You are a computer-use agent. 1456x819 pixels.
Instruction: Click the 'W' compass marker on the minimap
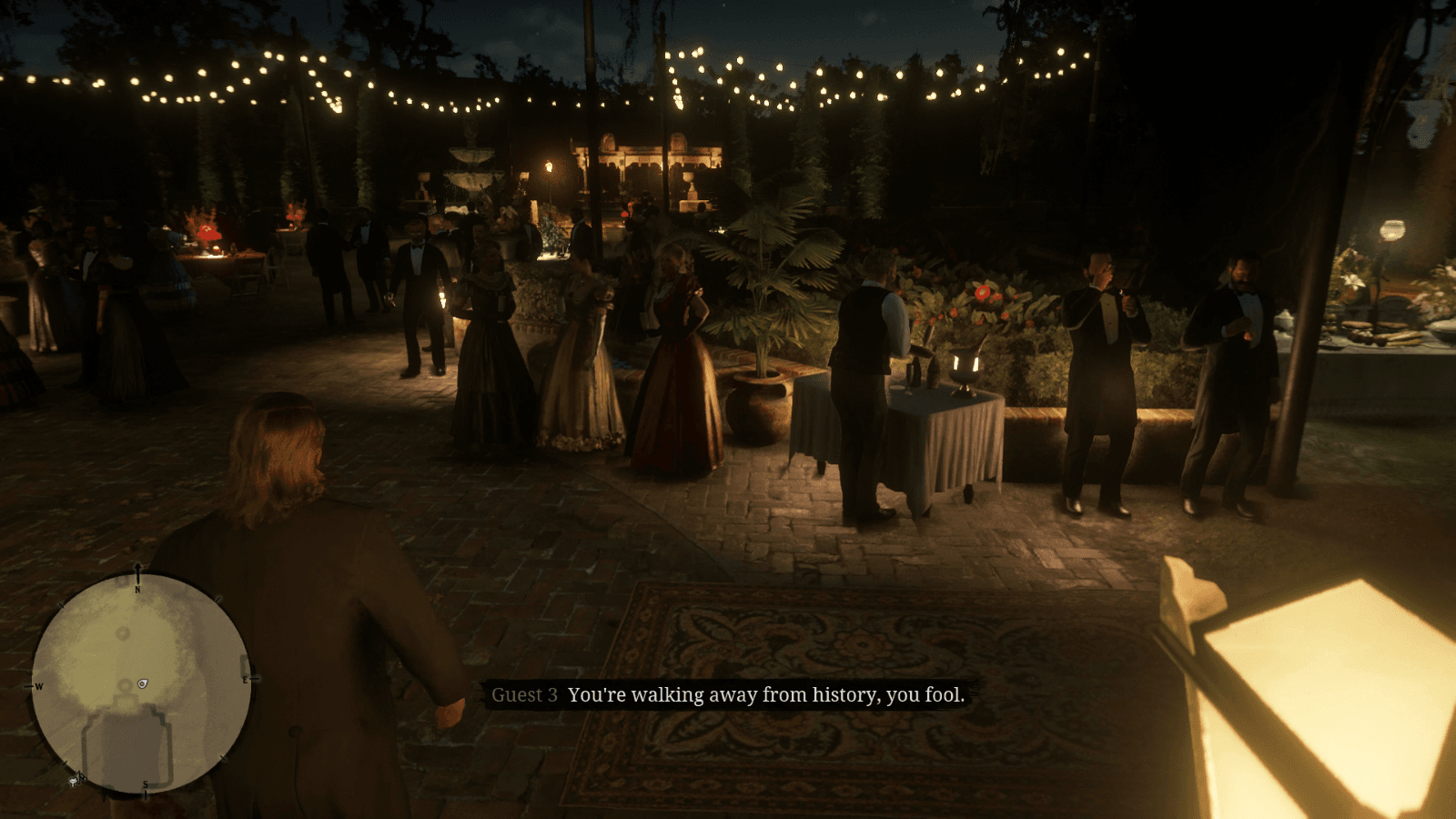40,685
